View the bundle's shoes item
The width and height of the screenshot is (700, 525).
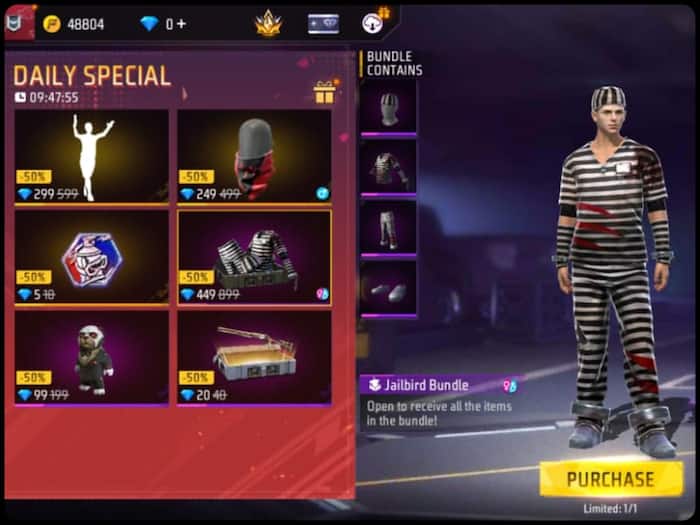click(x=388, y=289)
